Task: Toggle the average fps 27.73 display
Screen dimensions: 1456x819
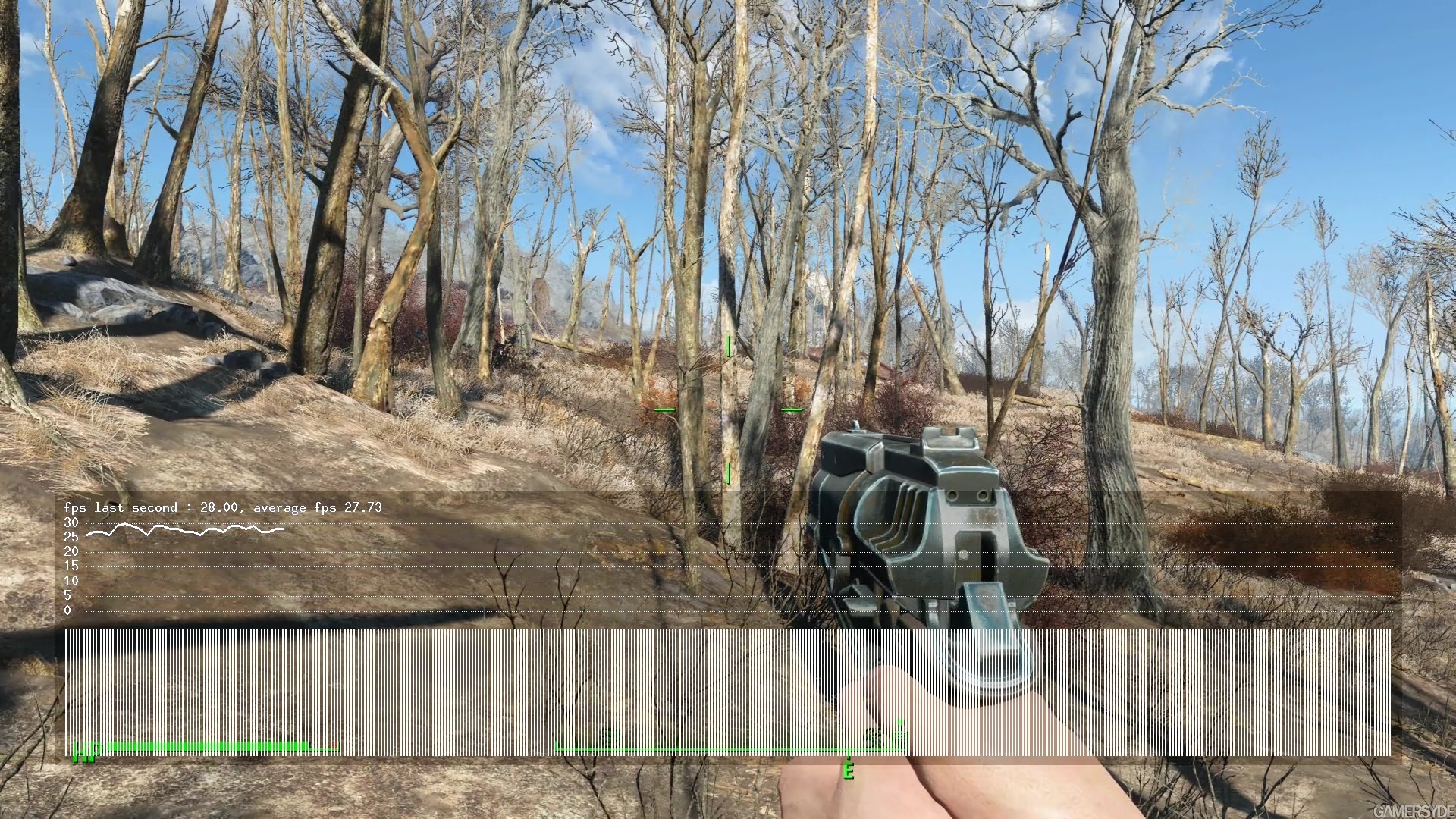Action: click(x=318, y=507)
